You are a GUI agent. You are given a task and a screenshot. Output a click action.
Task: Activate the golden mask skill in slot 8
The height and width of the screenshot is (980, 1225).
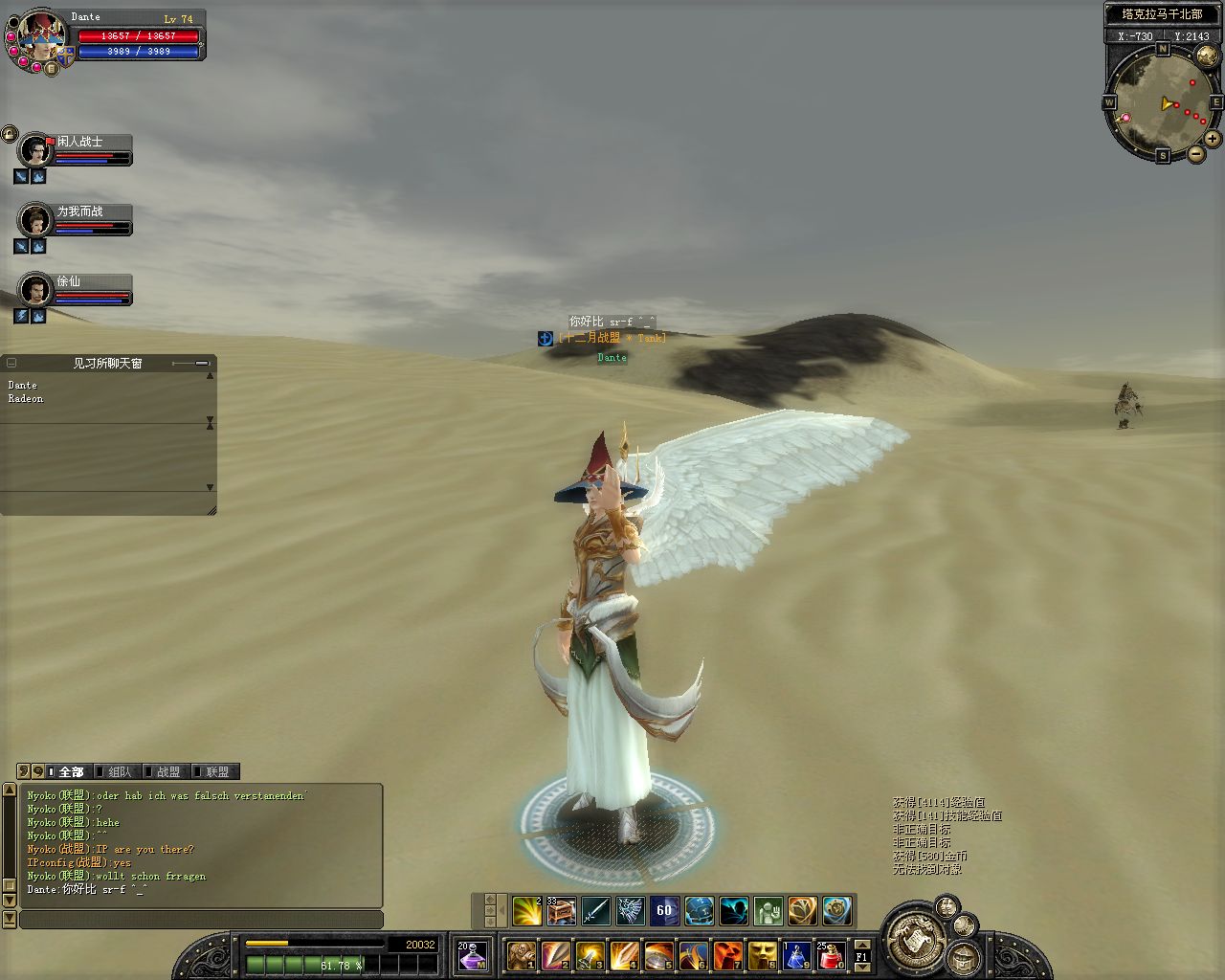[x=763, y=955]
